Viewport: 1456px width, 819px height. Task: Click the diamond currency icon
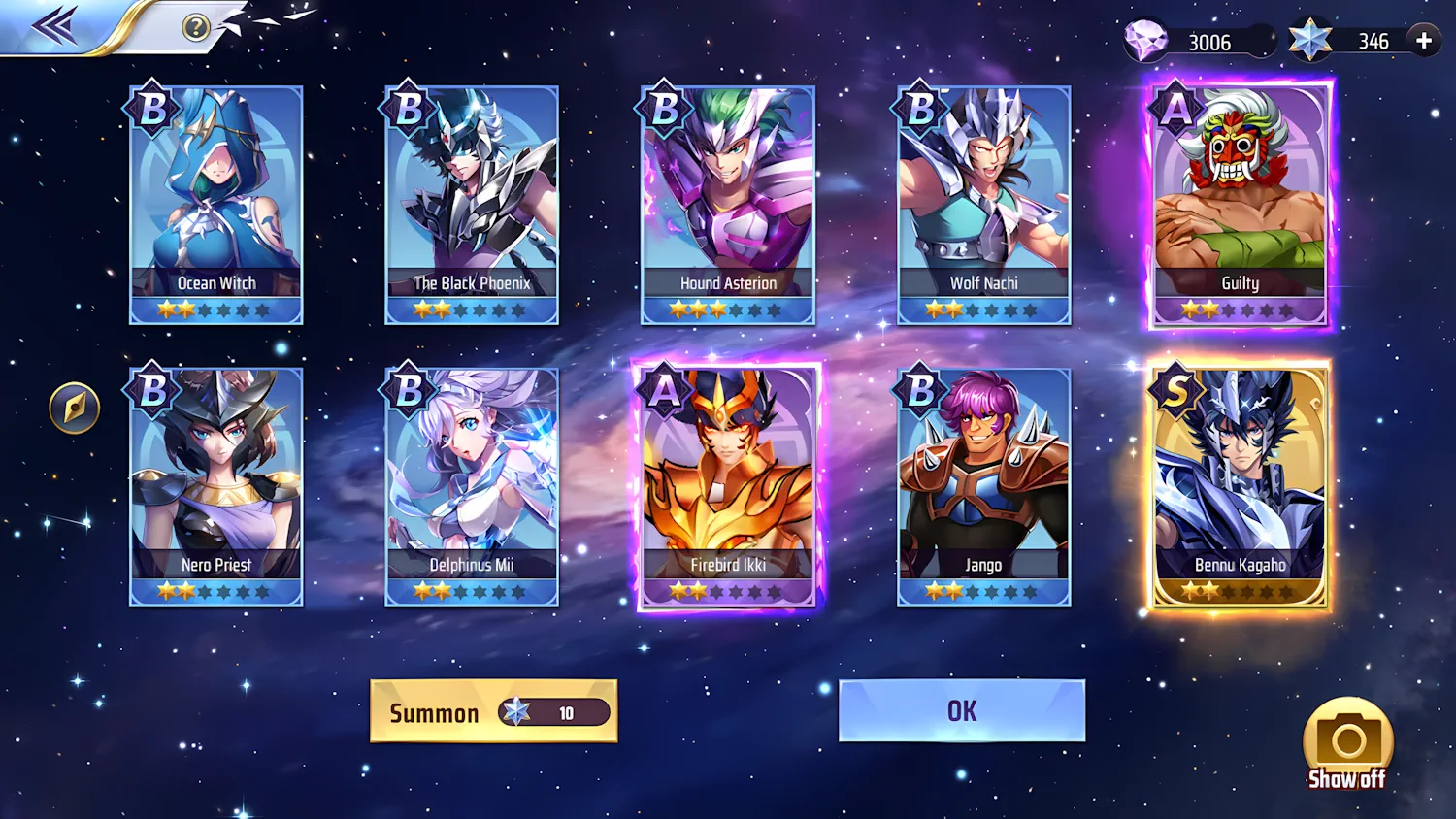tap(1145, 41)
